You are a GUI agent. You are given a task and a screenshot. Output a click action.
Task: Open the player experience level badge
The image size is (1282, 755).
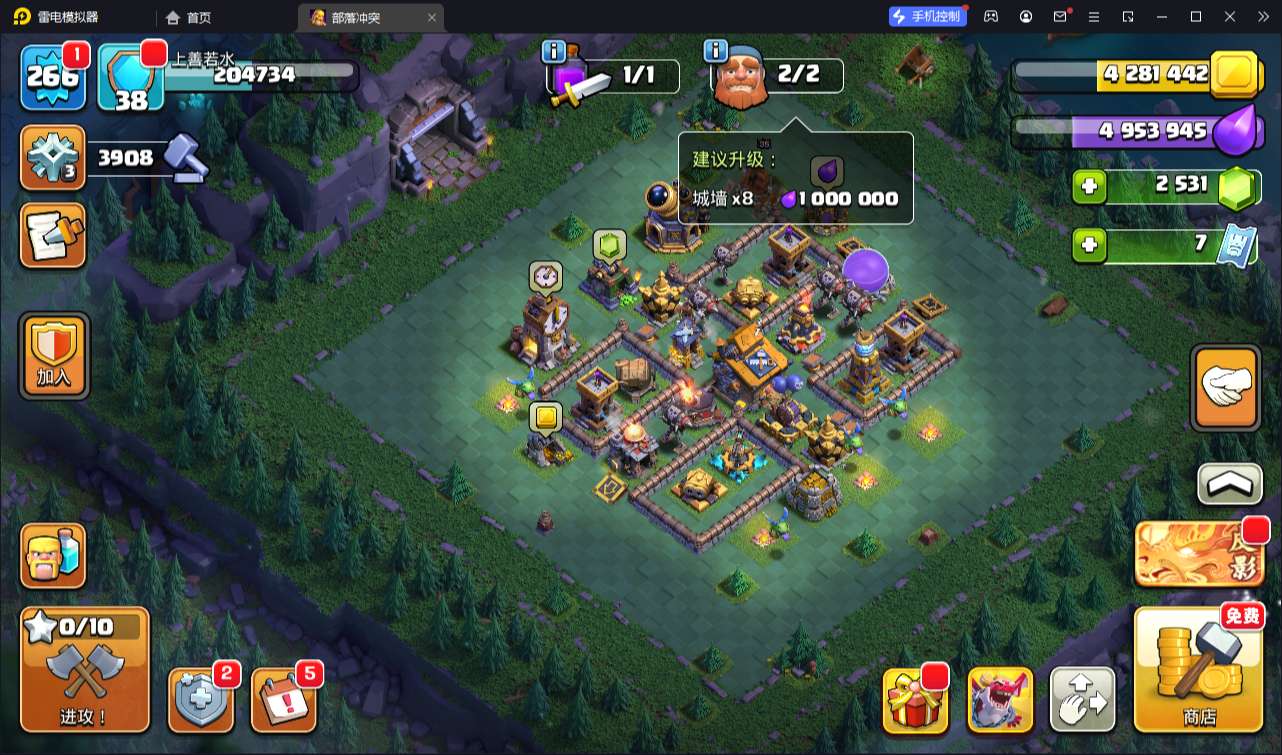click(53, 76)
